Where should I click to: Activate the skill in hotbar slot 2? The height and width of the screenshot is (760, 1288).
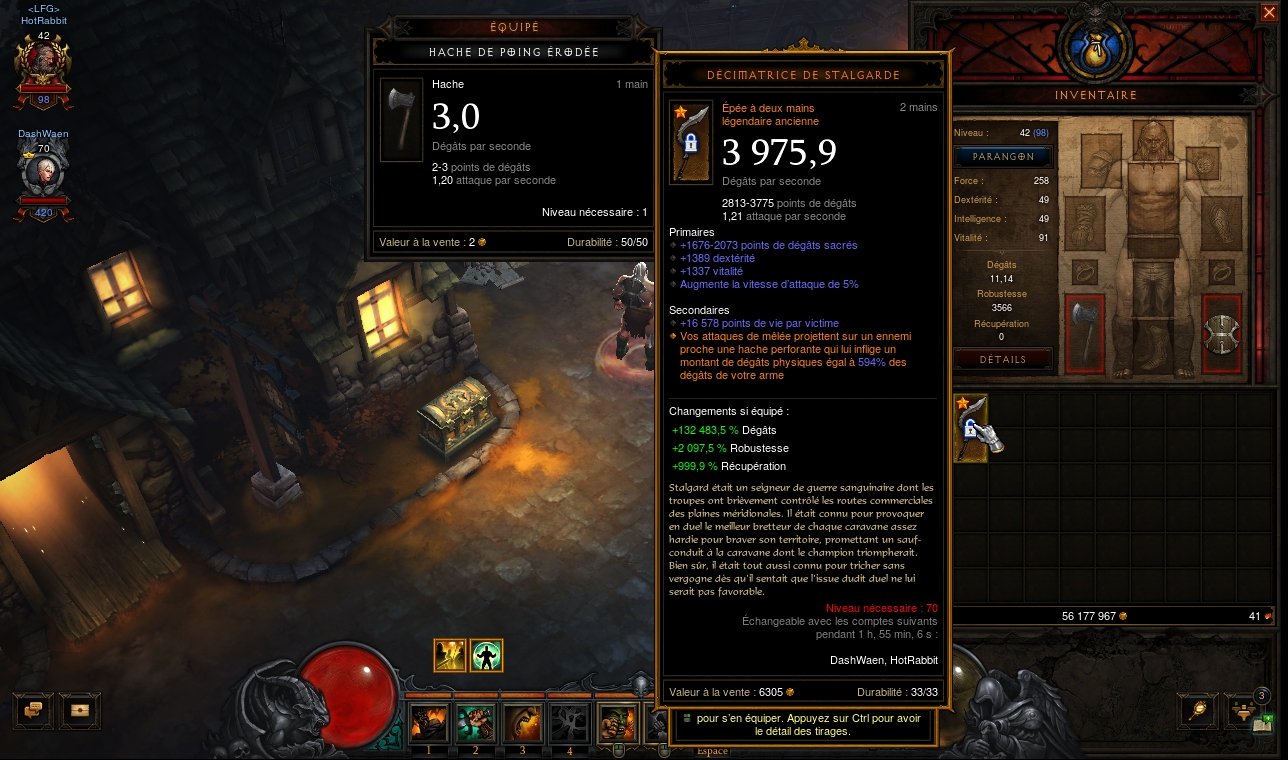[475, 722]
